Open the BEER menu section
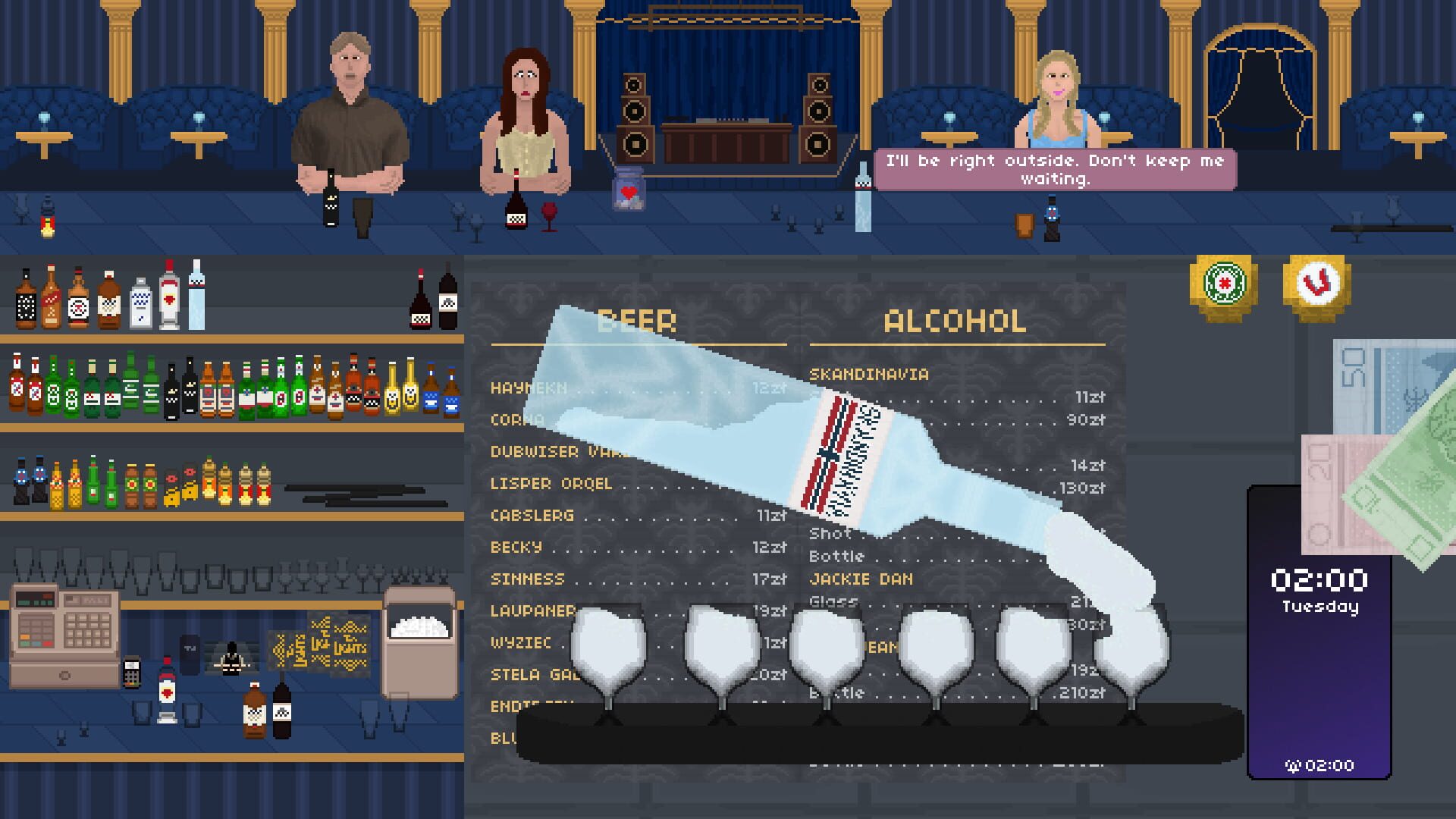 click(x=638, y=322)
